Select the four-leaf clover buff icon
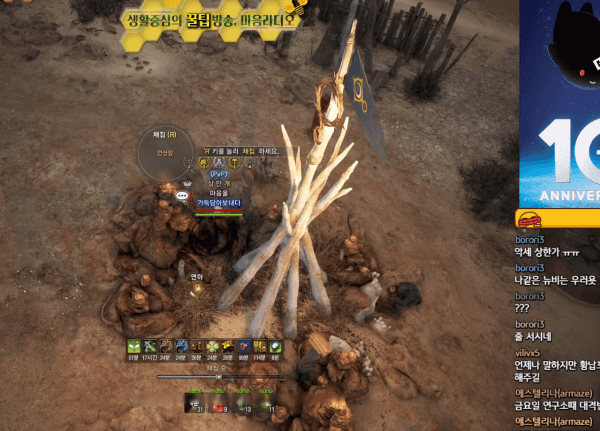The width and height of the screenshot is (600, 431). click(212, 346)
